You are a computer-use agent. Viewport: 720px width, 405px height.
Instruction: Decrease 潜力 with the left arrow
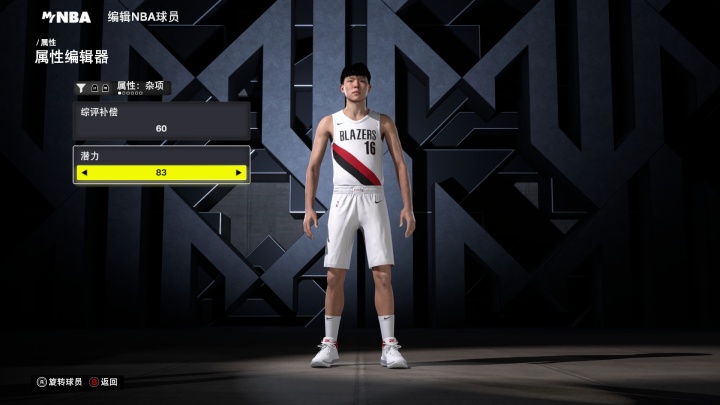pyautogui.click(x=84, y=173)
